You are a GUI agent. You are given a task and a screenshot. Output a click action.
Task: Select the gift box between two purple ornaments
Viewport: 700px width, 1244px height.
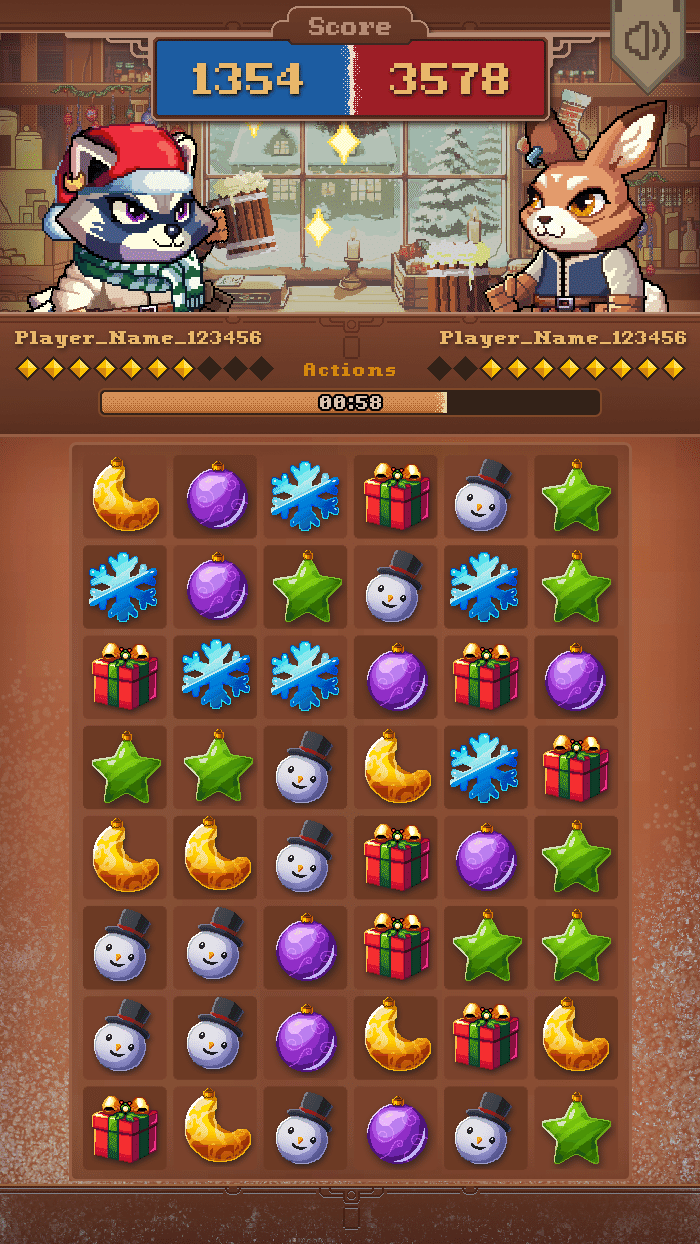[486, 677]
